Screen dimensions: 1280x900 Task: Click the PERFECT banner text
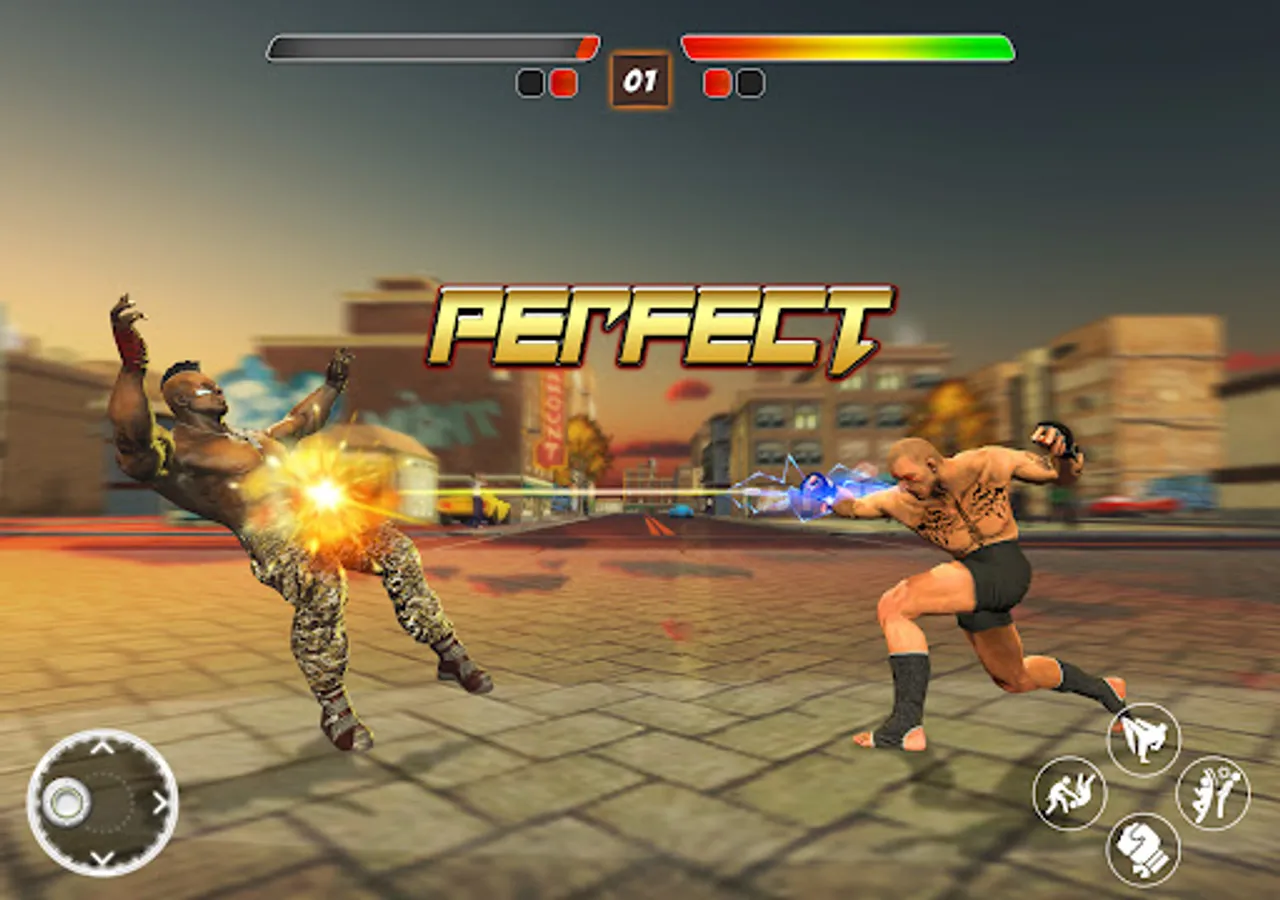[x=660, y=325]
